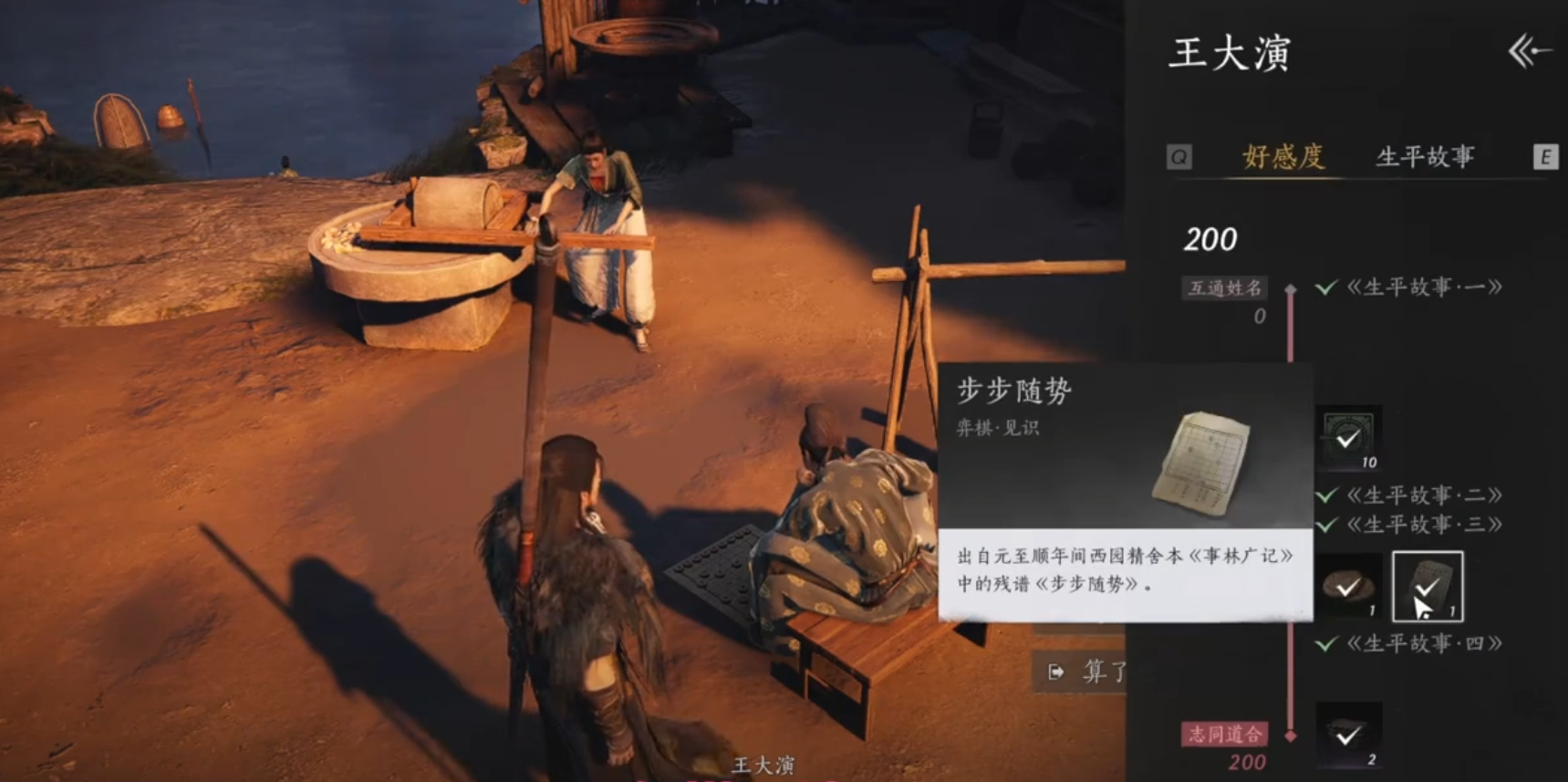Click the bottom gift item showing quantity 2
The width and height of the screenshot is (1568, 782).
point(1350,736)
